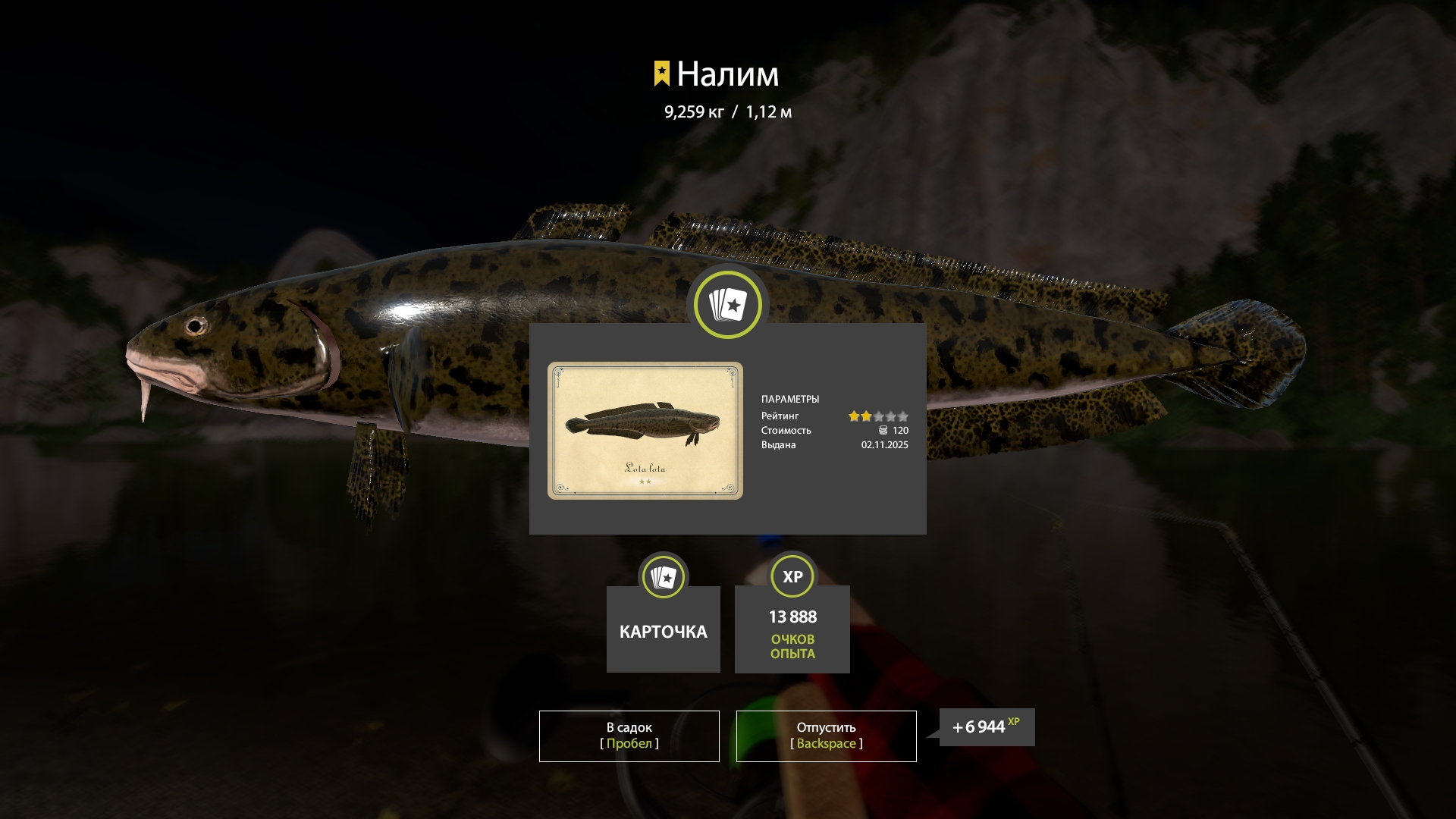
Task: Click the round card icon above the panel
Action: 727,305
